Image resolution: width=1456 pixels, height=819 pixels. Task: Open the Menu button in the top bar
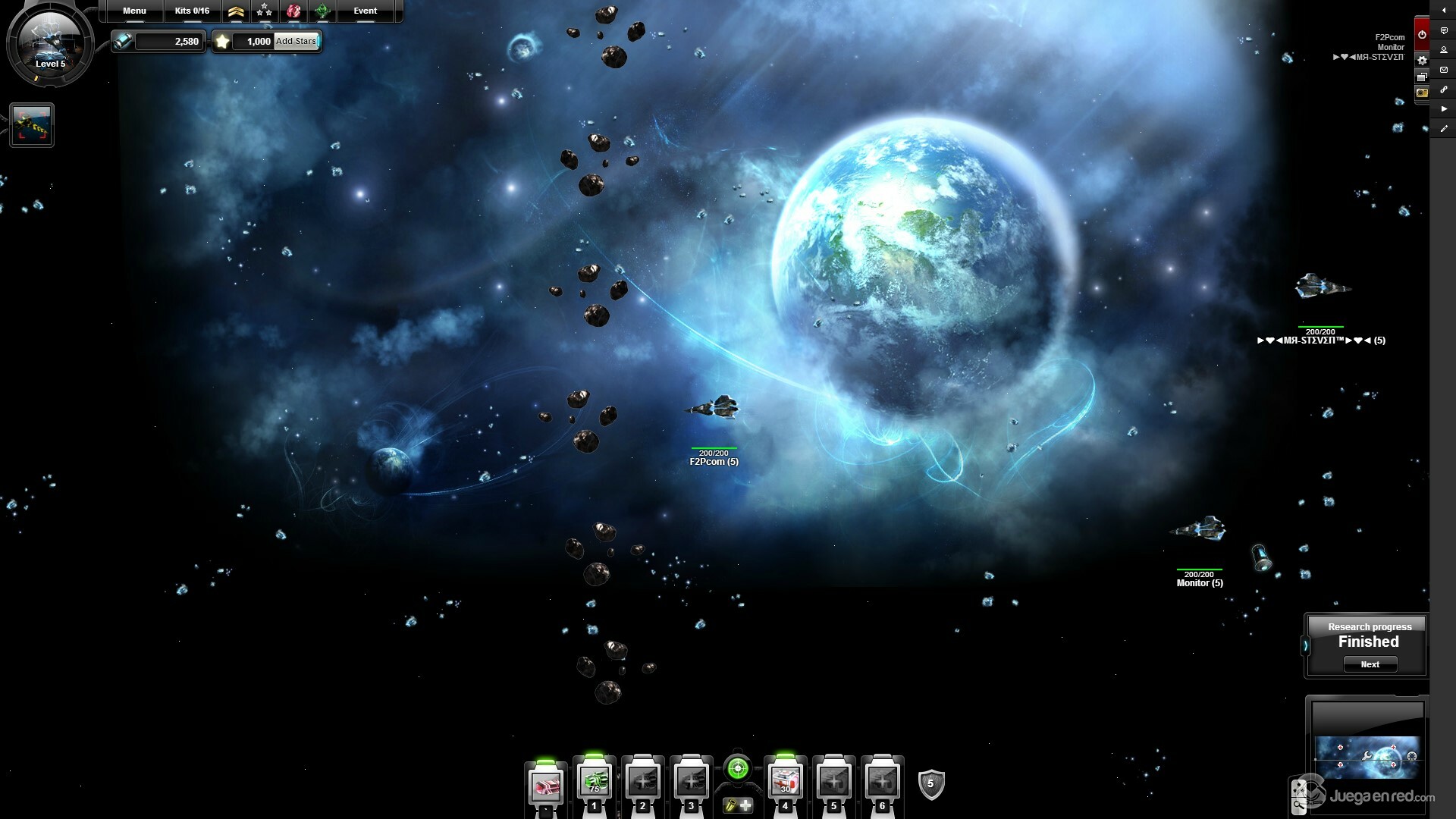coord(134,11)
